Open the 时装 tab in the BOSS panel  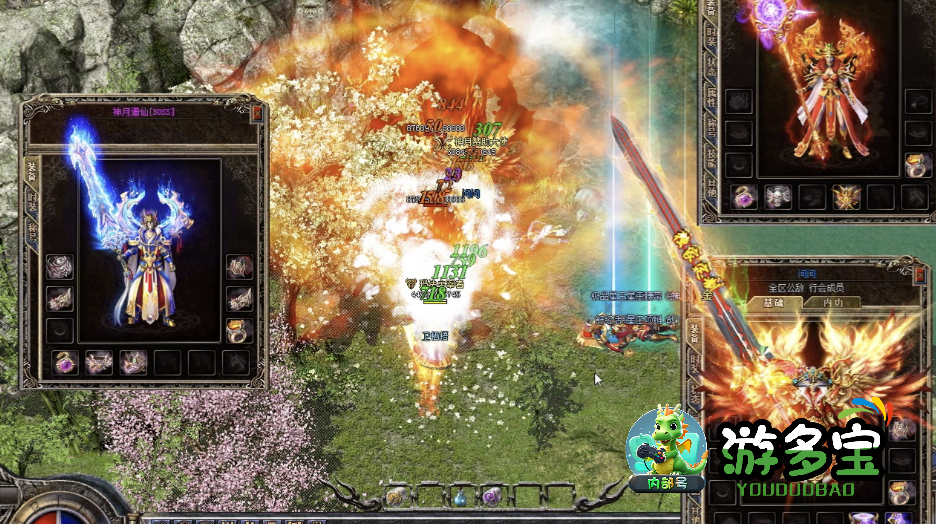click(x=30, y=200)
